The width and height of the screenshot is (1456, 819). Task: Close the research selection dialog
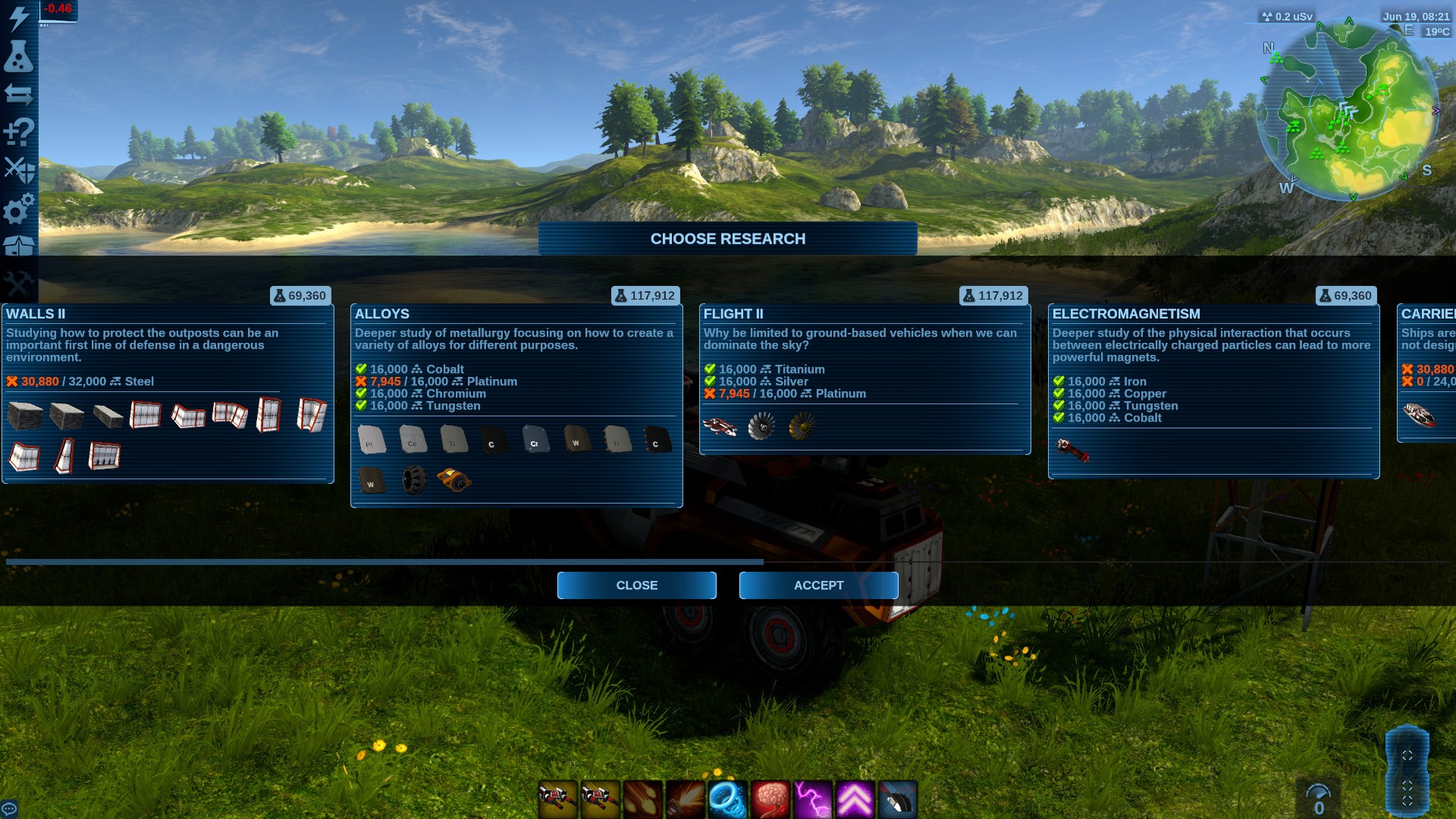[x=636, y=585]
